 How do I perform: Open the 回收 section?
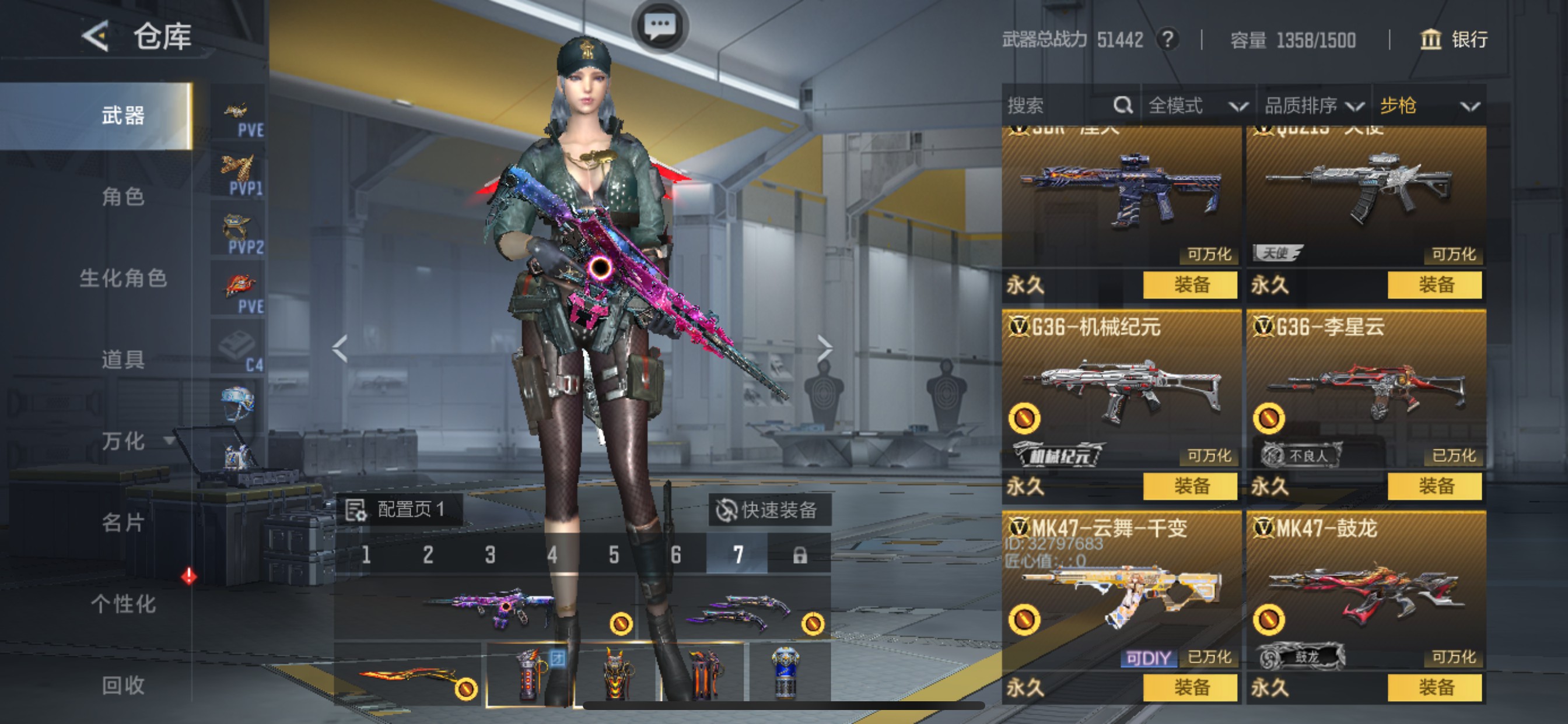[x=123, y=685]
